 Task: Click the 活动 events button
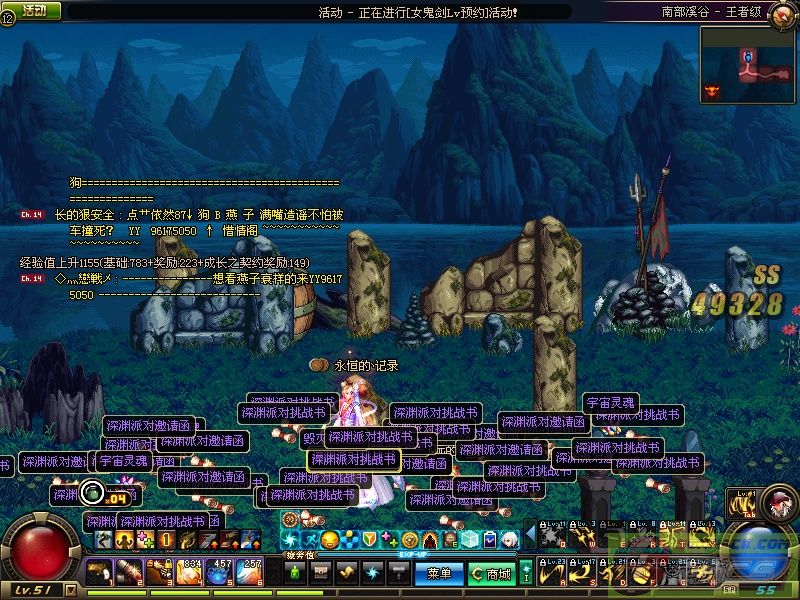[x=33, y=10]
